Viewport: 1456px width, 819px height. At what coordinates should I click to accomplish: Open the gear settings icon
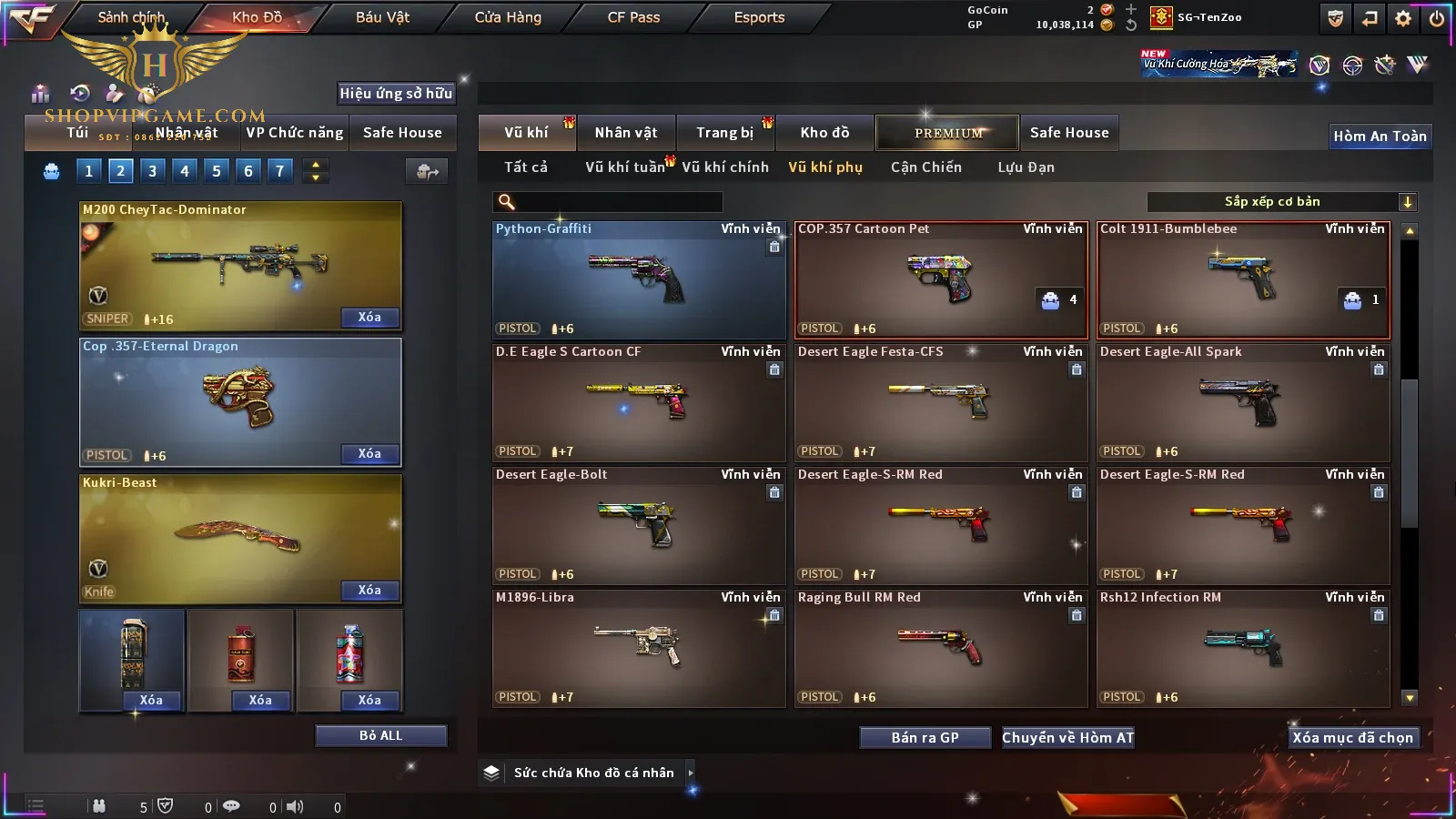coord(1403,18)
